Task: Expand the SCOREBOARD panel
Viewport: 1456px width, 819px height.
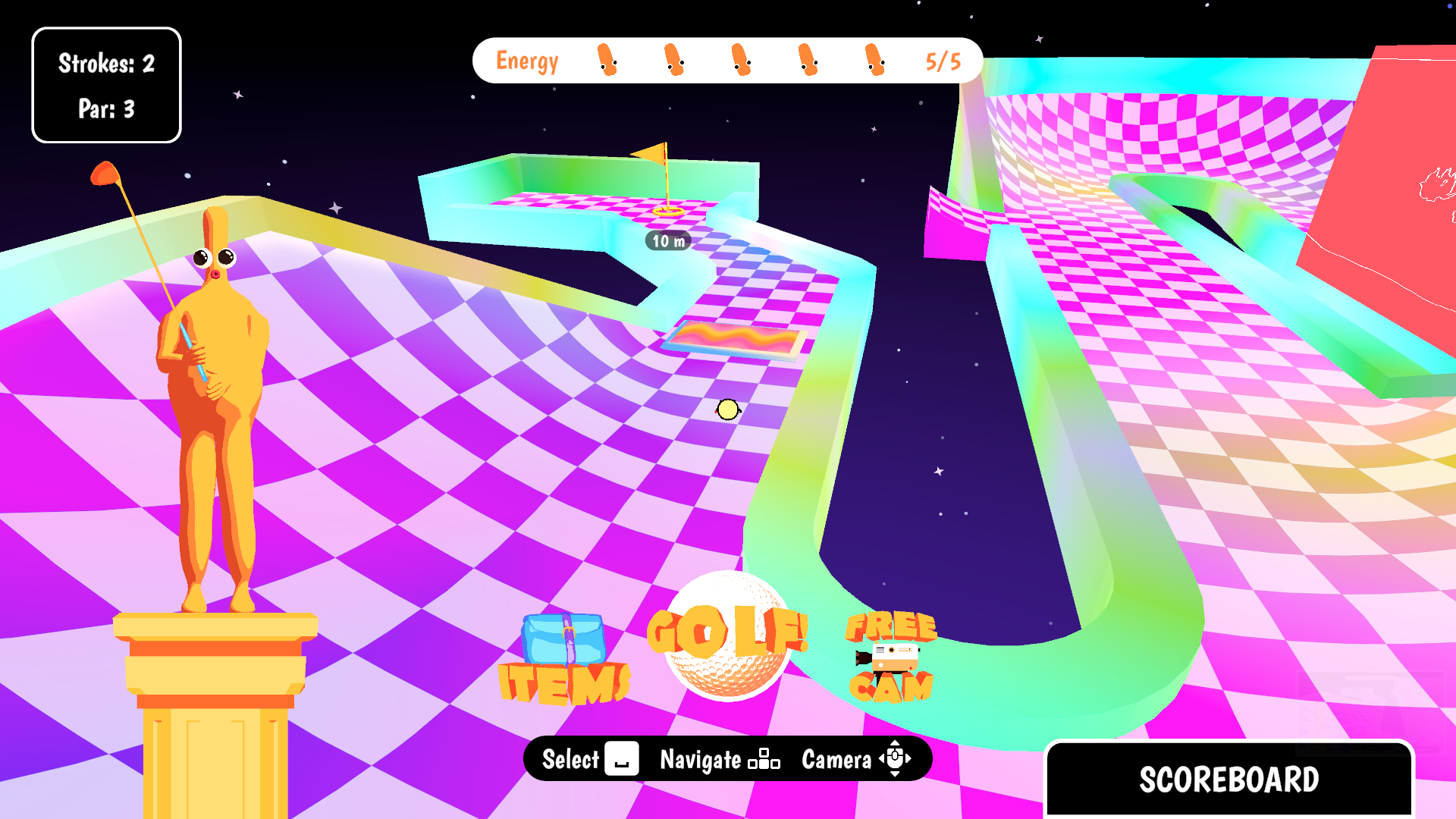Action: point(1229,779)
